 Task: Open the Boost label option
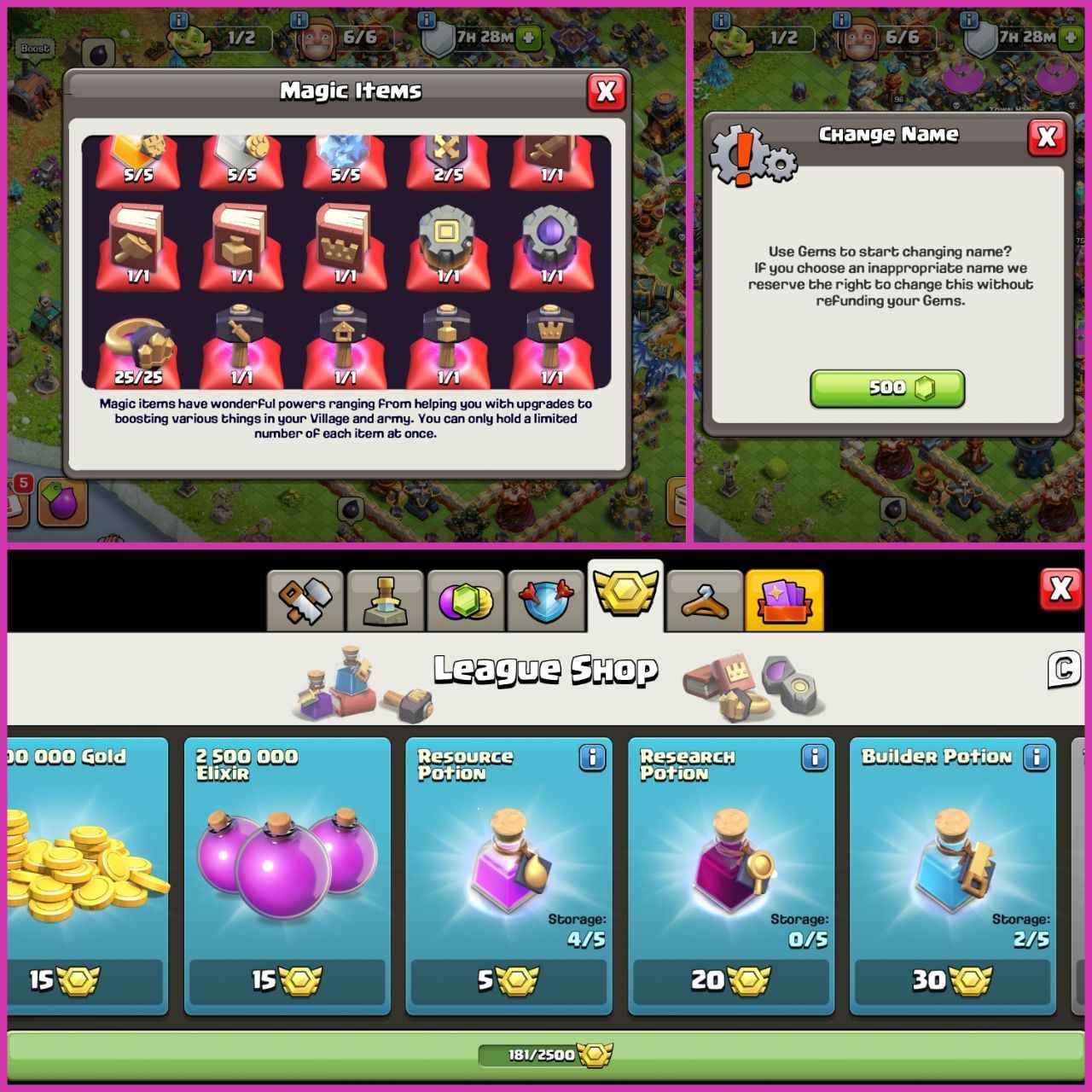[36, 49]
